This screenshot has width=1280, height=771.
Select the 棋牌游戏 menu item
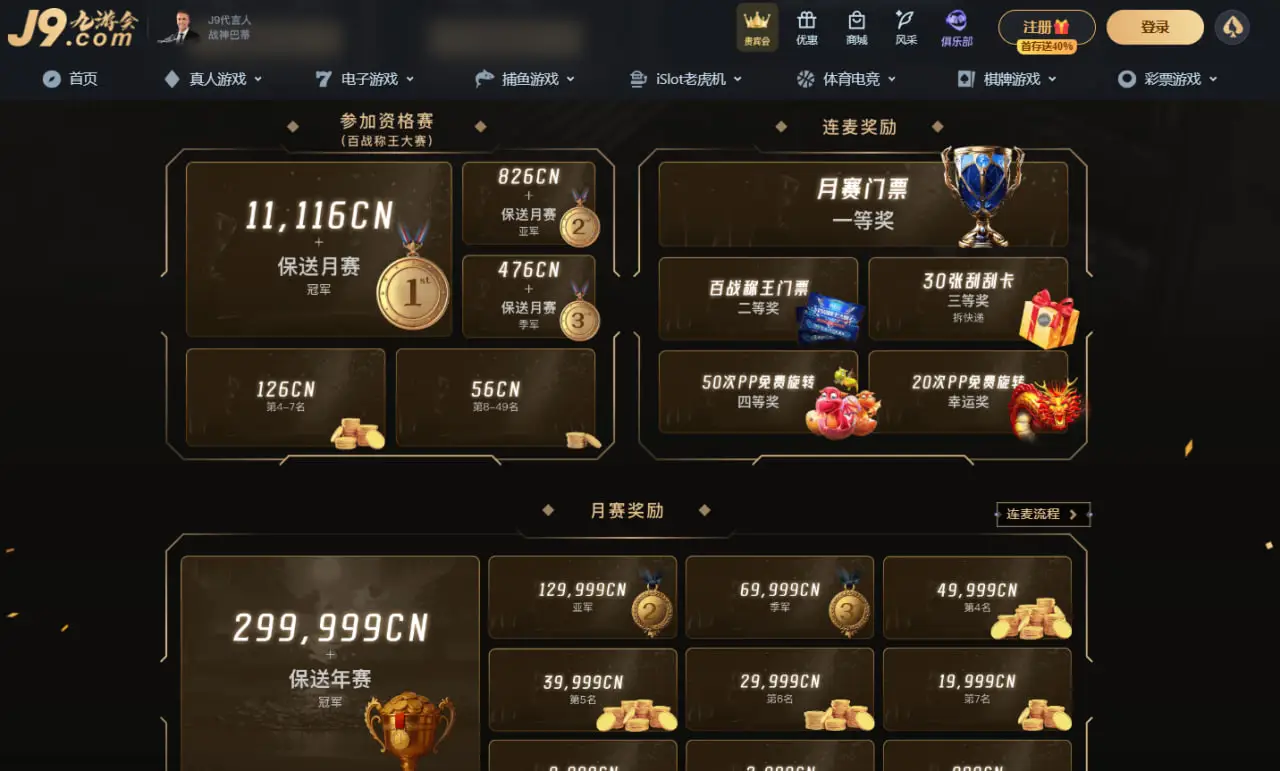[1006, 78]
